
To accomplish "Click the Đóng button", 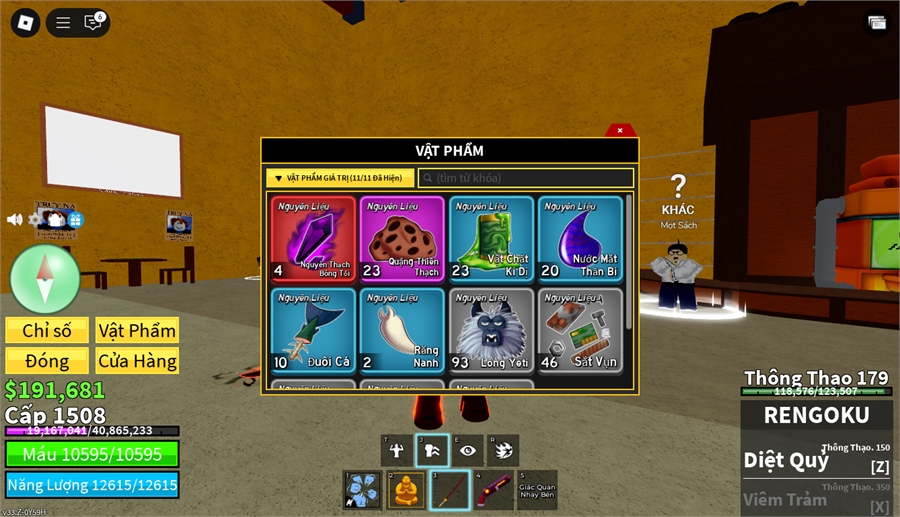I will point(47,361).
